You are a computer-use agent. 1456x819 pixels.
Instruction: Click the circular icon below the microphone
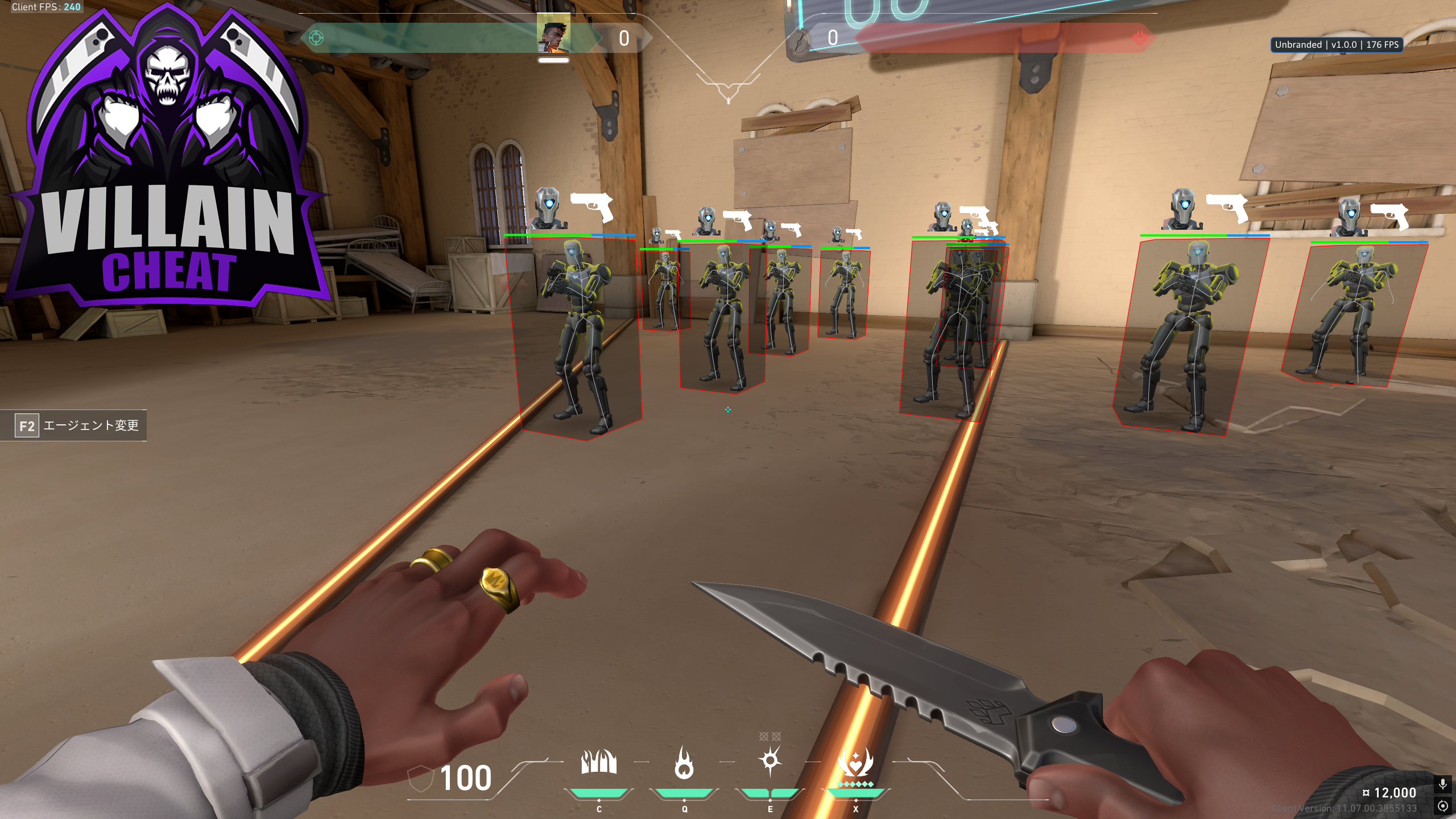click(1442, 806)
